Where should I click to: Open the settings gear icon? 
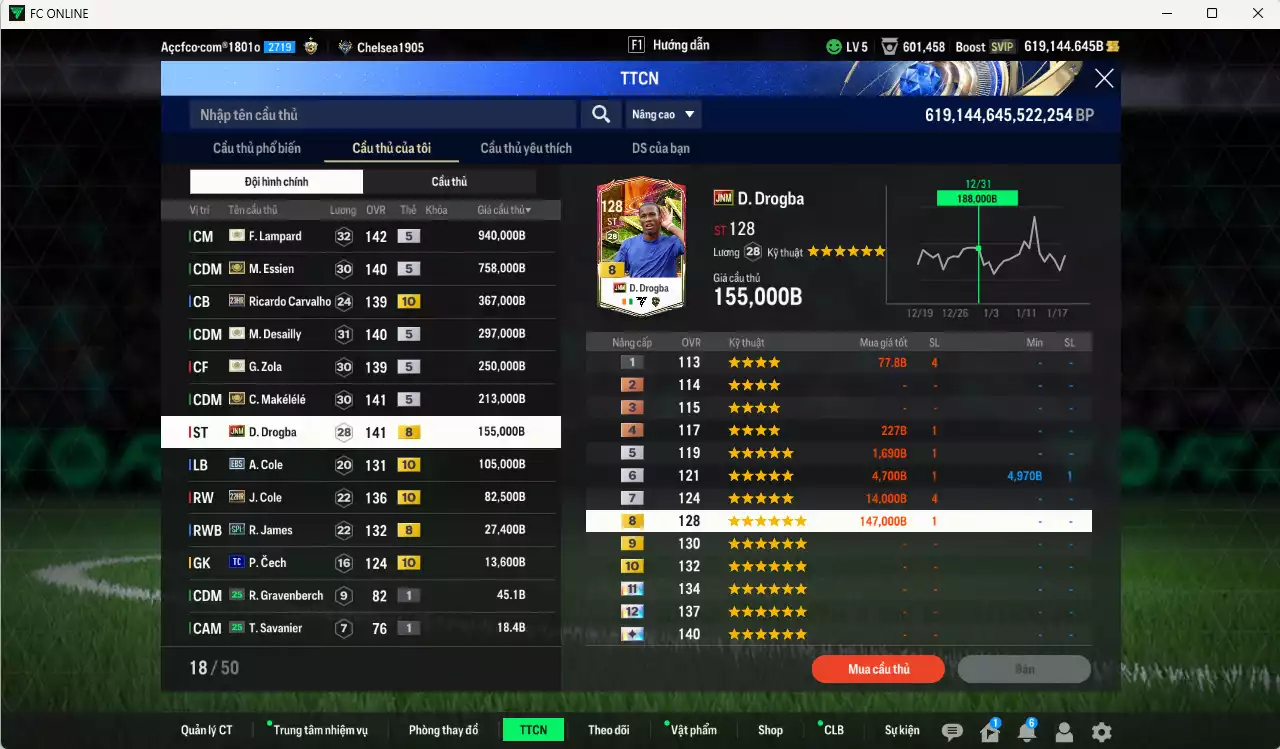(x=1102, y=731)
